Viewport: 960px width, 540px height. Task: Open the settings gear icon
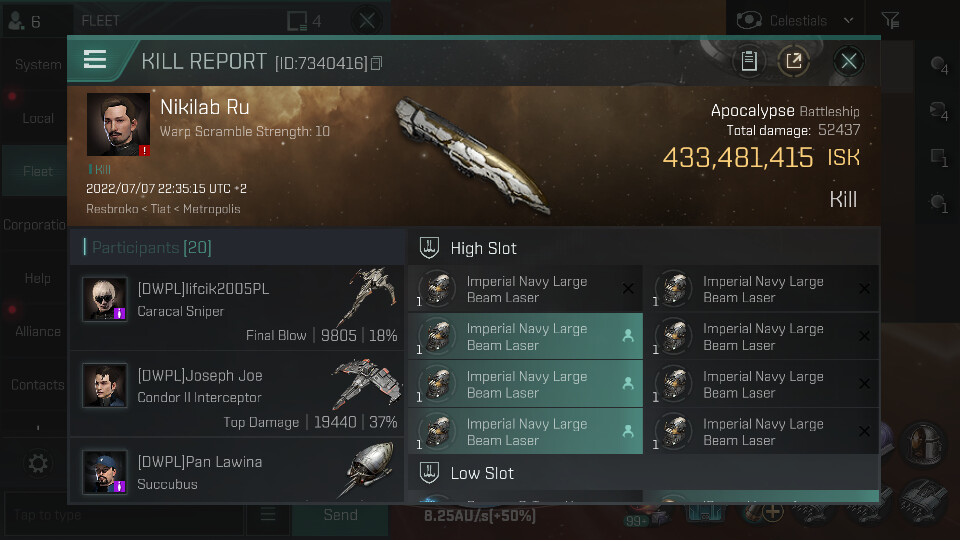[38, 463]
